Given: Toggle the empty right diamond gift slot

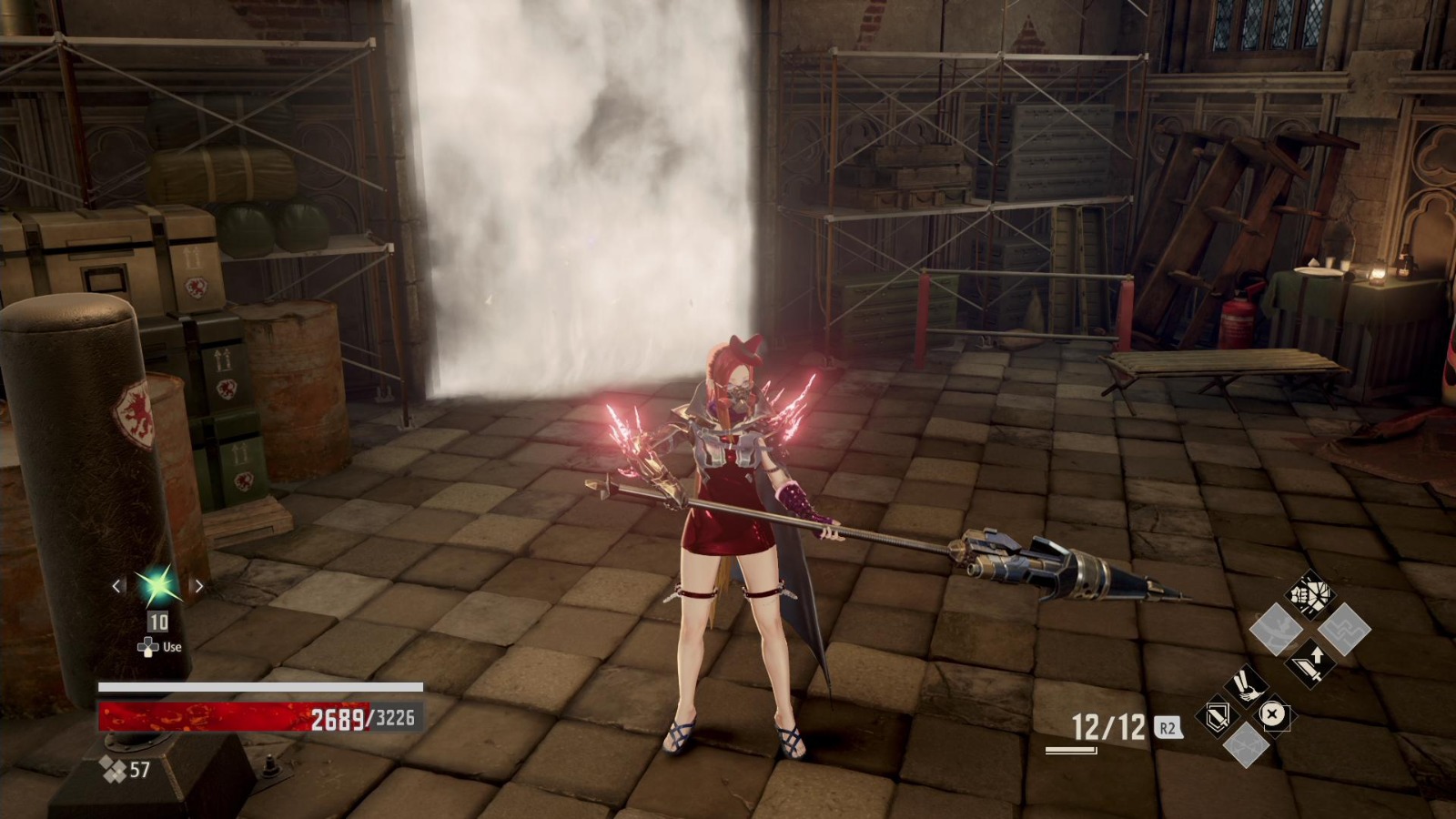Looking at the screenshot, I should pyautogui.click(x=1273, y=713).
